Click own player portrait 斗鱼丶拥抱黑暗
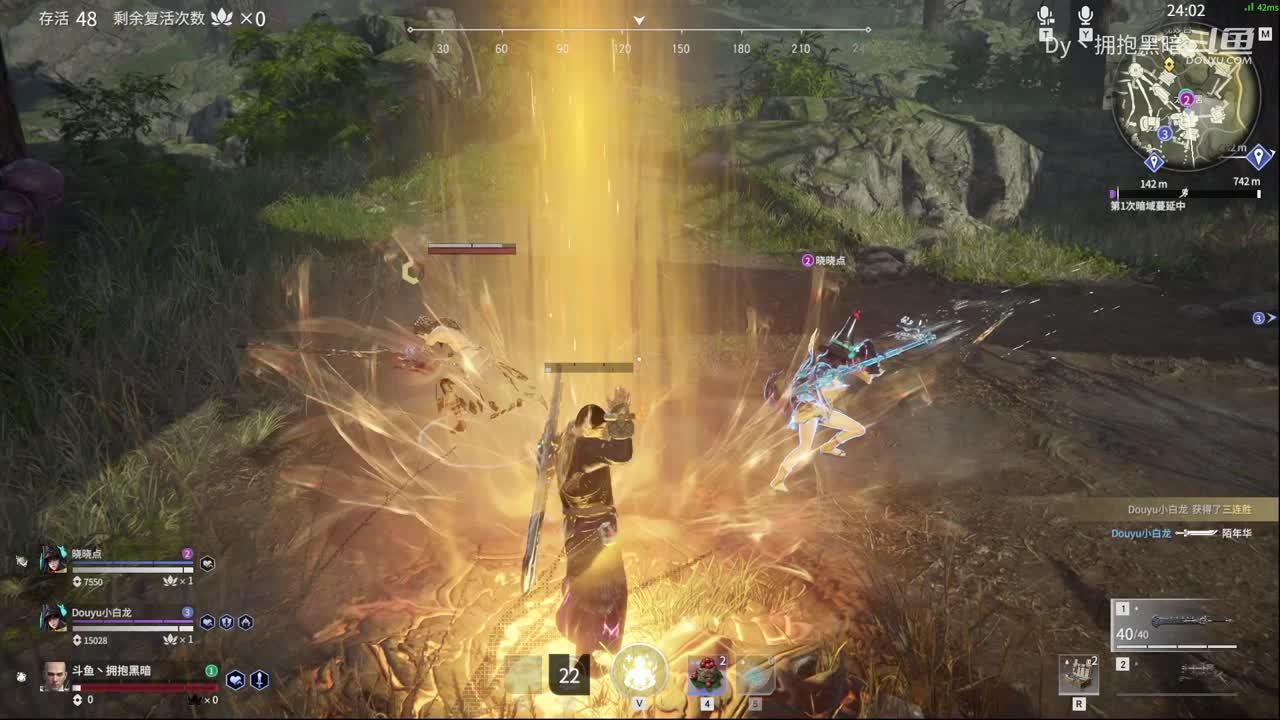1280x720 pixels. click(x=55, y=676)
